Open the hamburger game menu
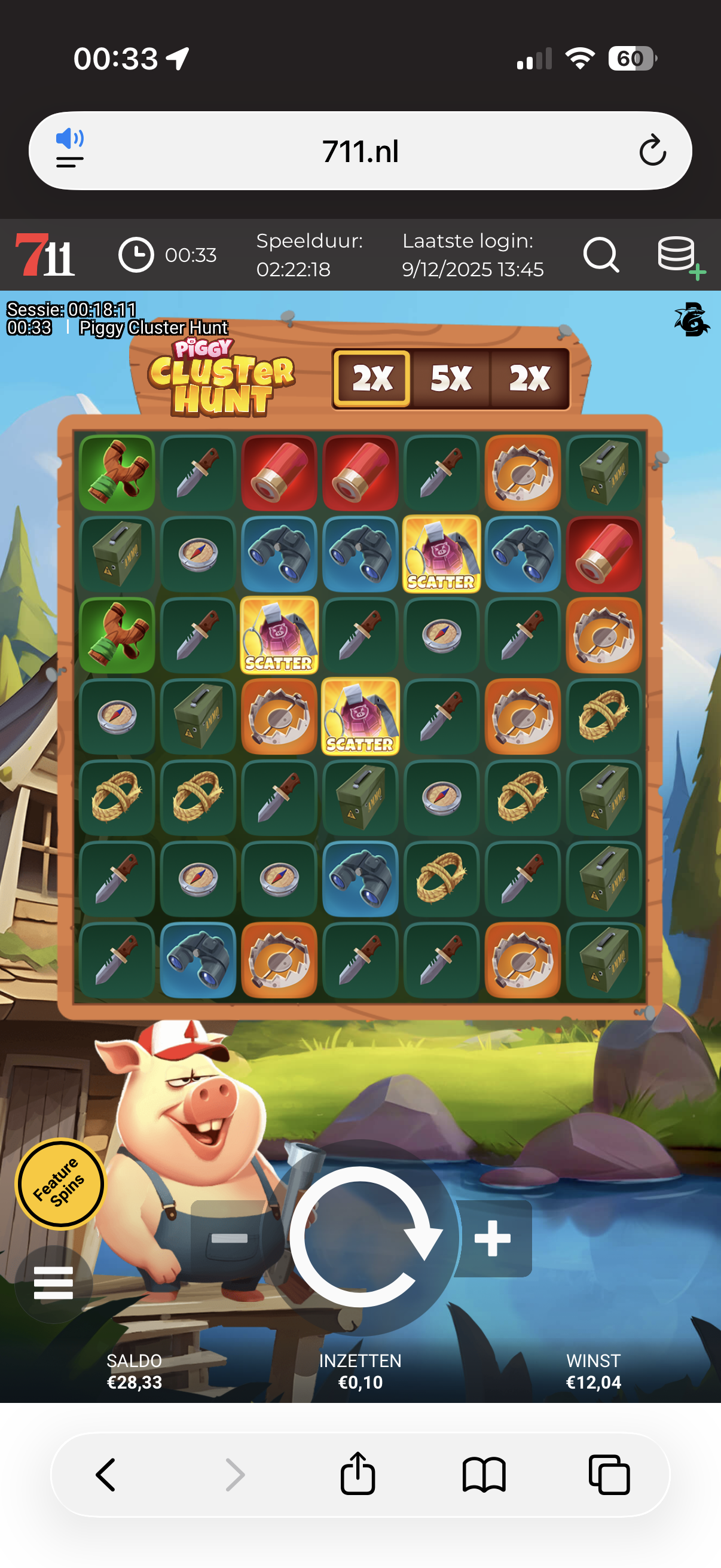This screenshot has width=721, height=1568. pyautogui.click(x=54, y=1283)
